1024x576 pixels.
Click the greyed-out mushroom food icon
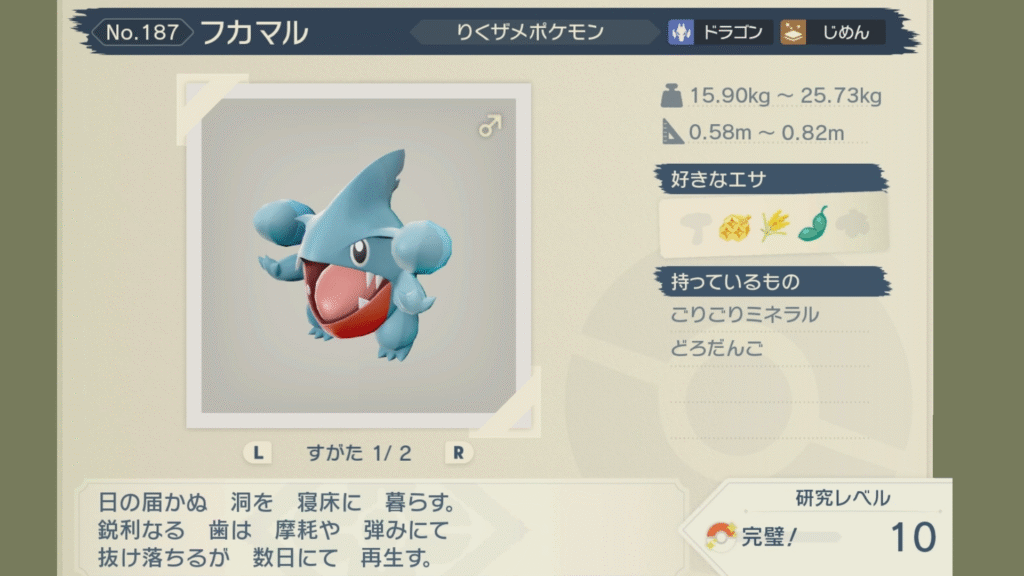(x=693, y=227)
